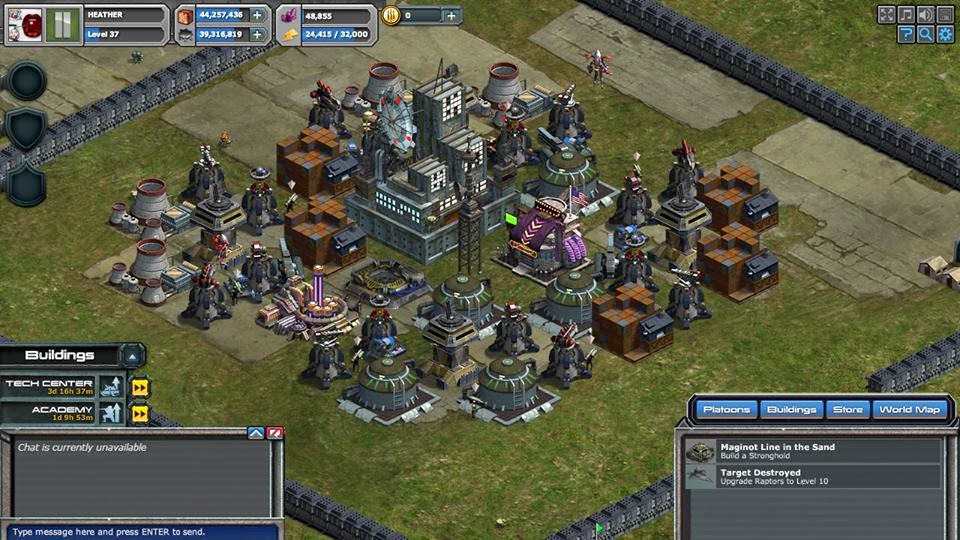Click the magnifying glass zoom icon

point(926,34)
